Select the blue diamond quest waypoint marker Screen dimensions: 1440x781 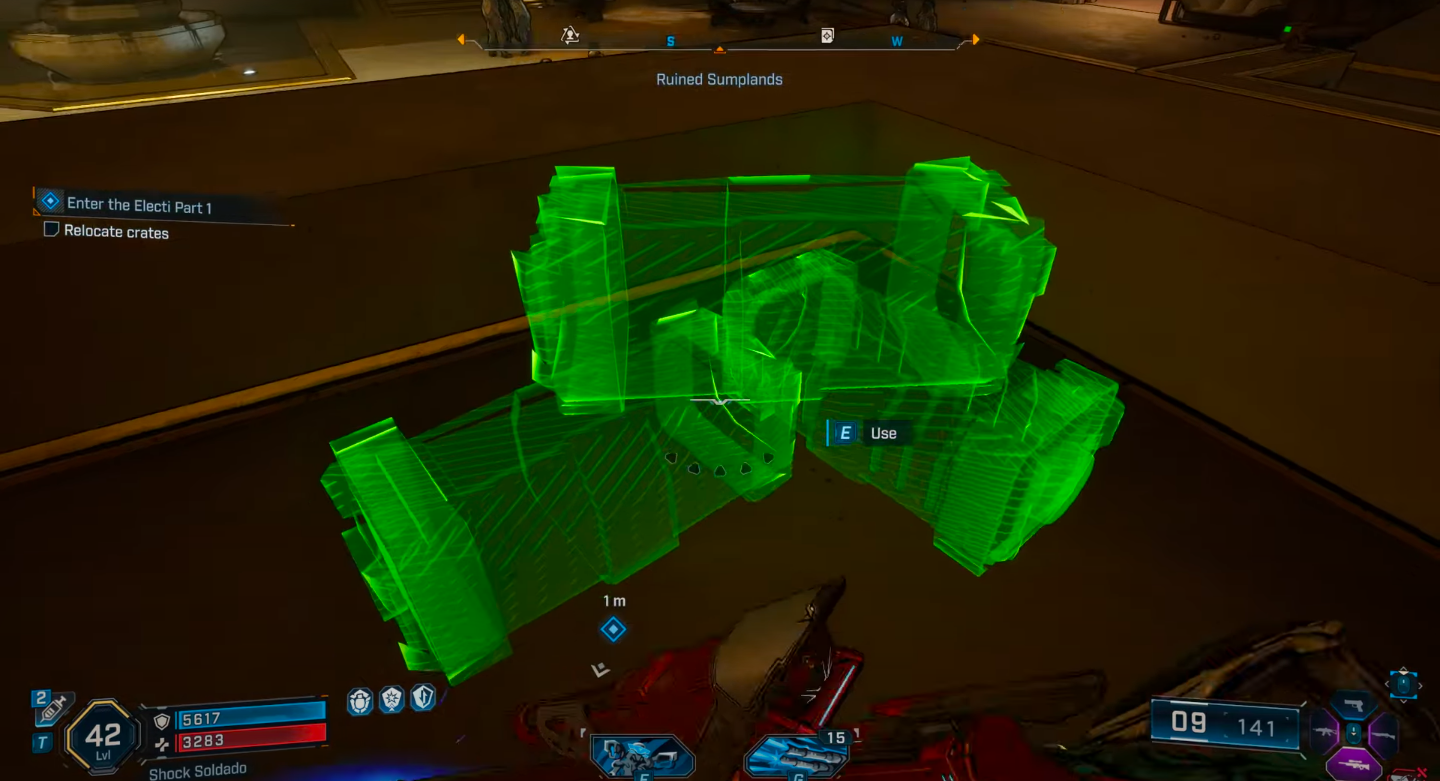613,629
